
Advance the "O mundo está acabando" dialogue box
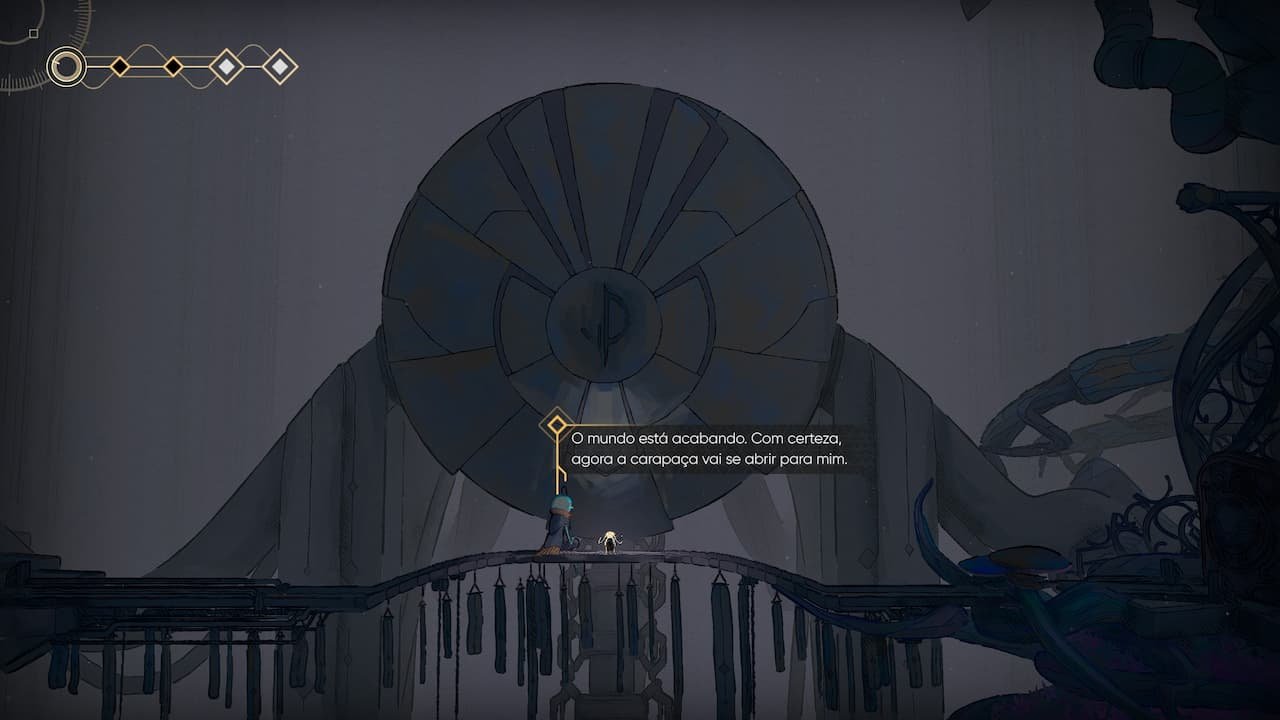pyautogui.click(x=708, y=449)
